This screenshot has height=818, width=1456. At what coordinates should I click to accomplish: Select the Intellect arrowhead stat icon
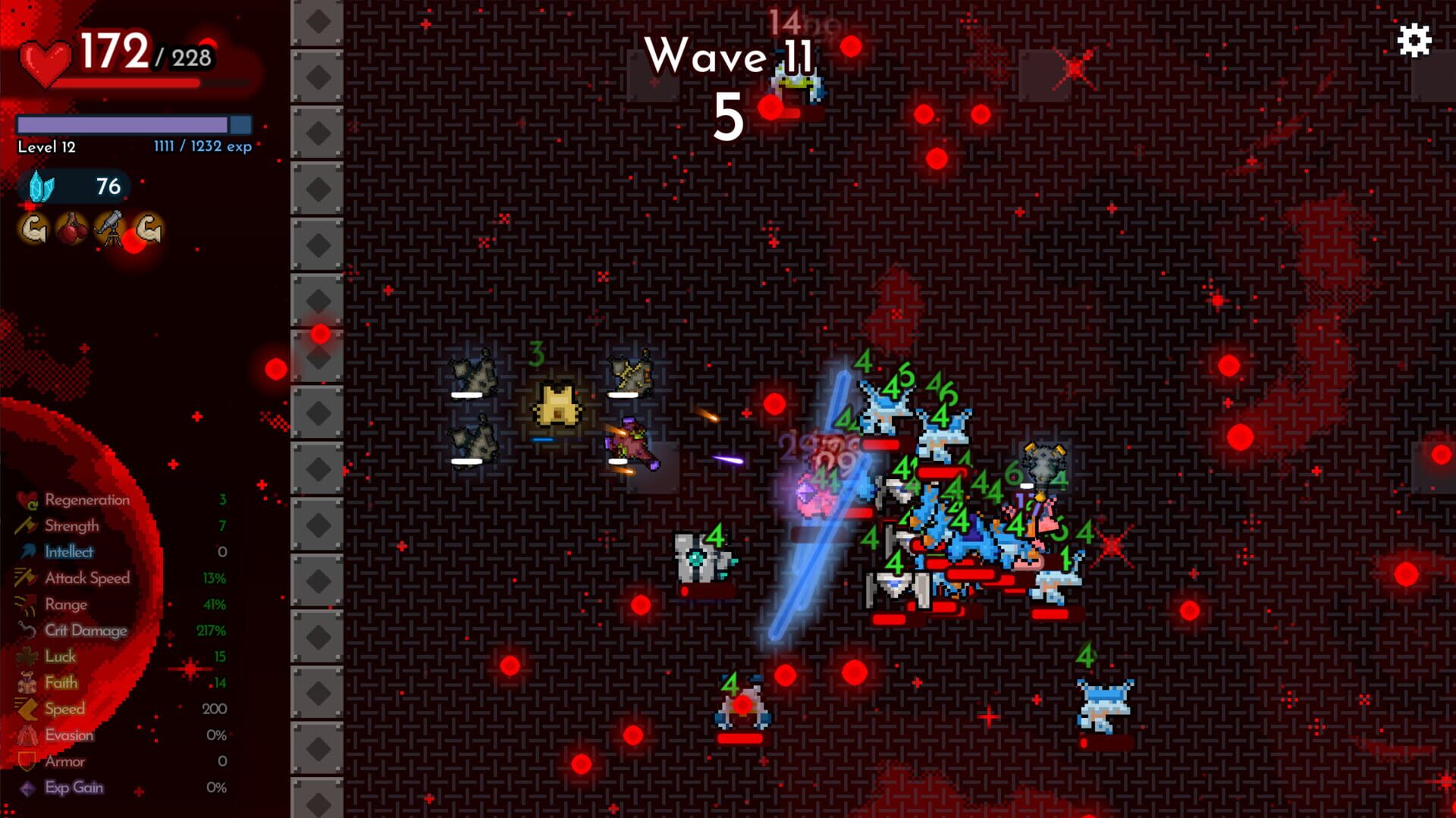point(25,552)
